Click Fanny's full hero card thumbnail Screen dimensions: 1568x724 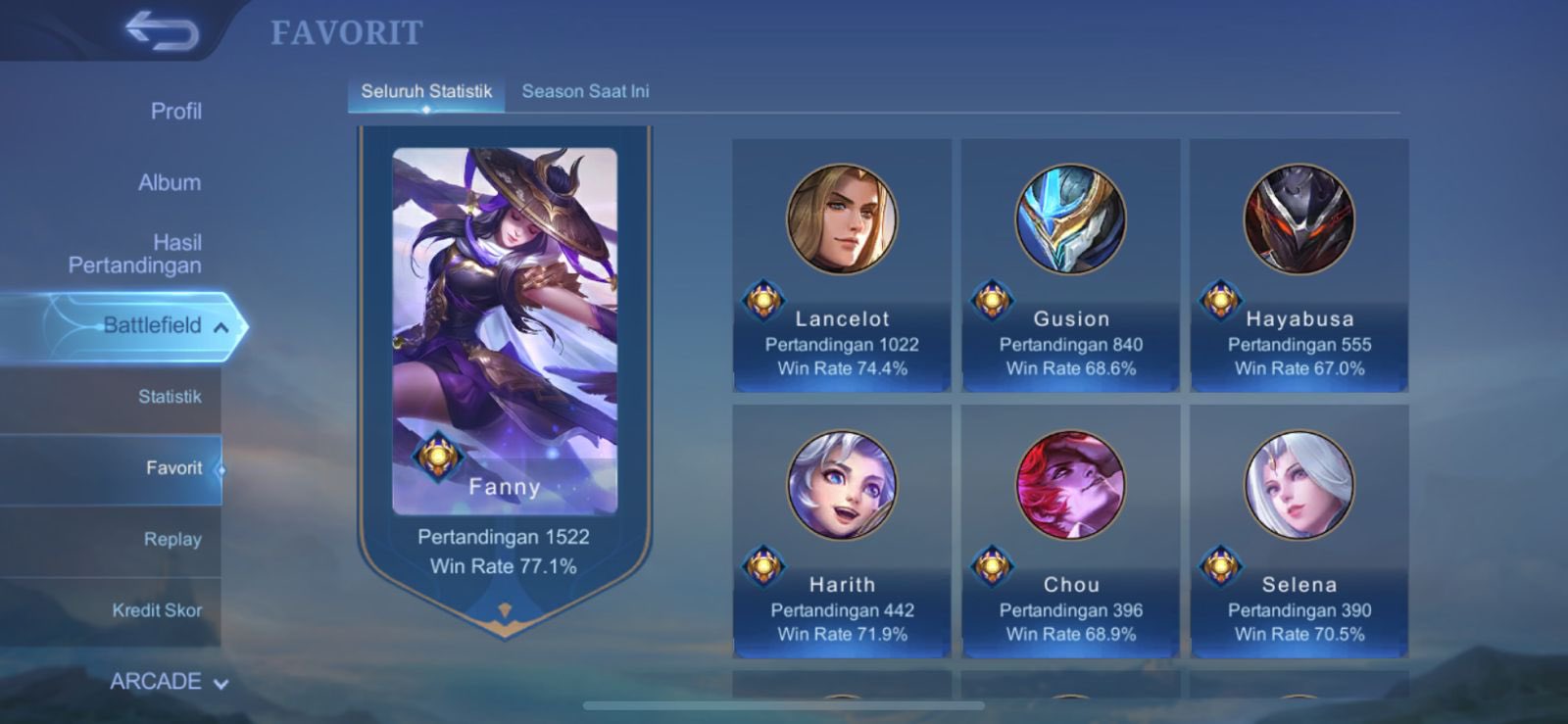(505, 323)
